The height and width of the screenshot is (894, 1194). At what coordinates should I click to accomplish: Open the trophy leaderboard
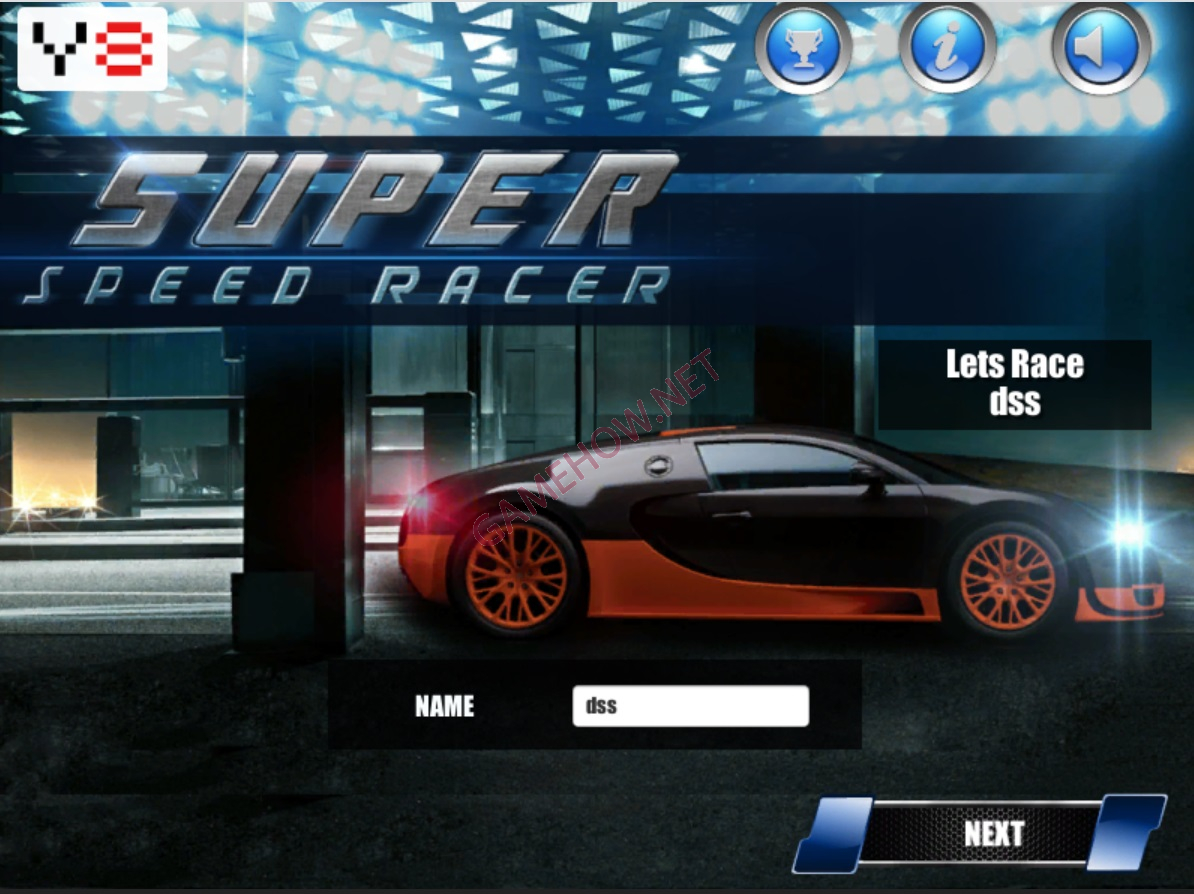click(802, 49)
